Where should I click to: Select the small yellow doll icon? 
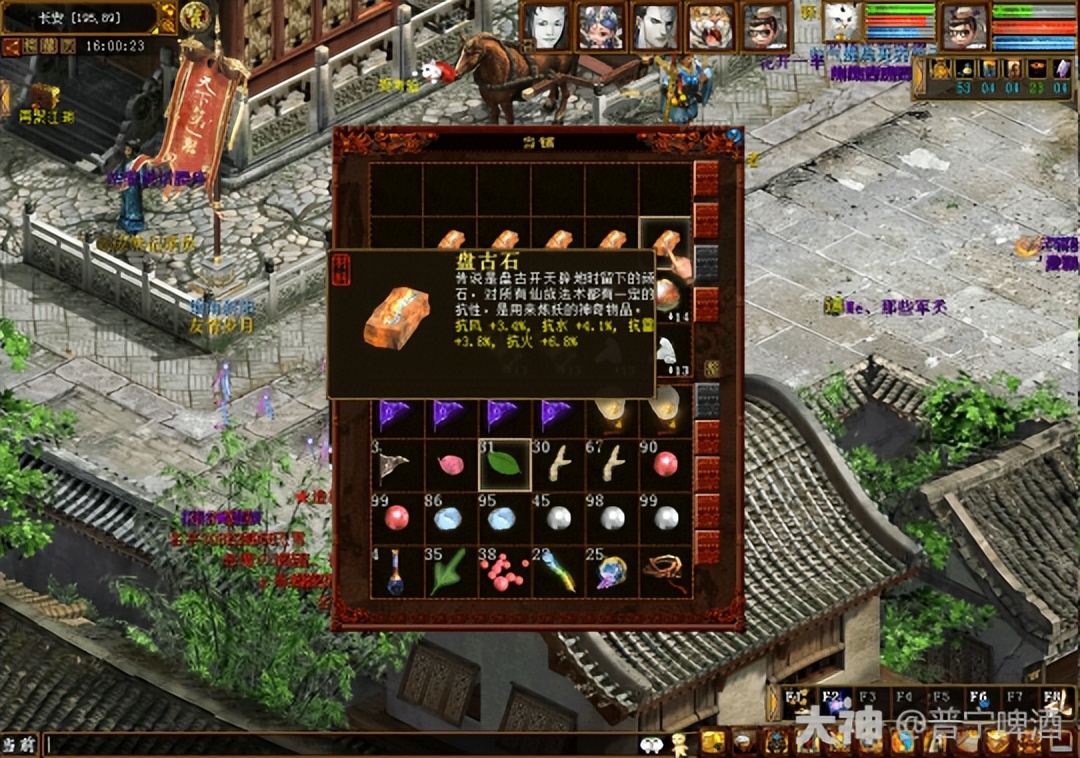680,743
